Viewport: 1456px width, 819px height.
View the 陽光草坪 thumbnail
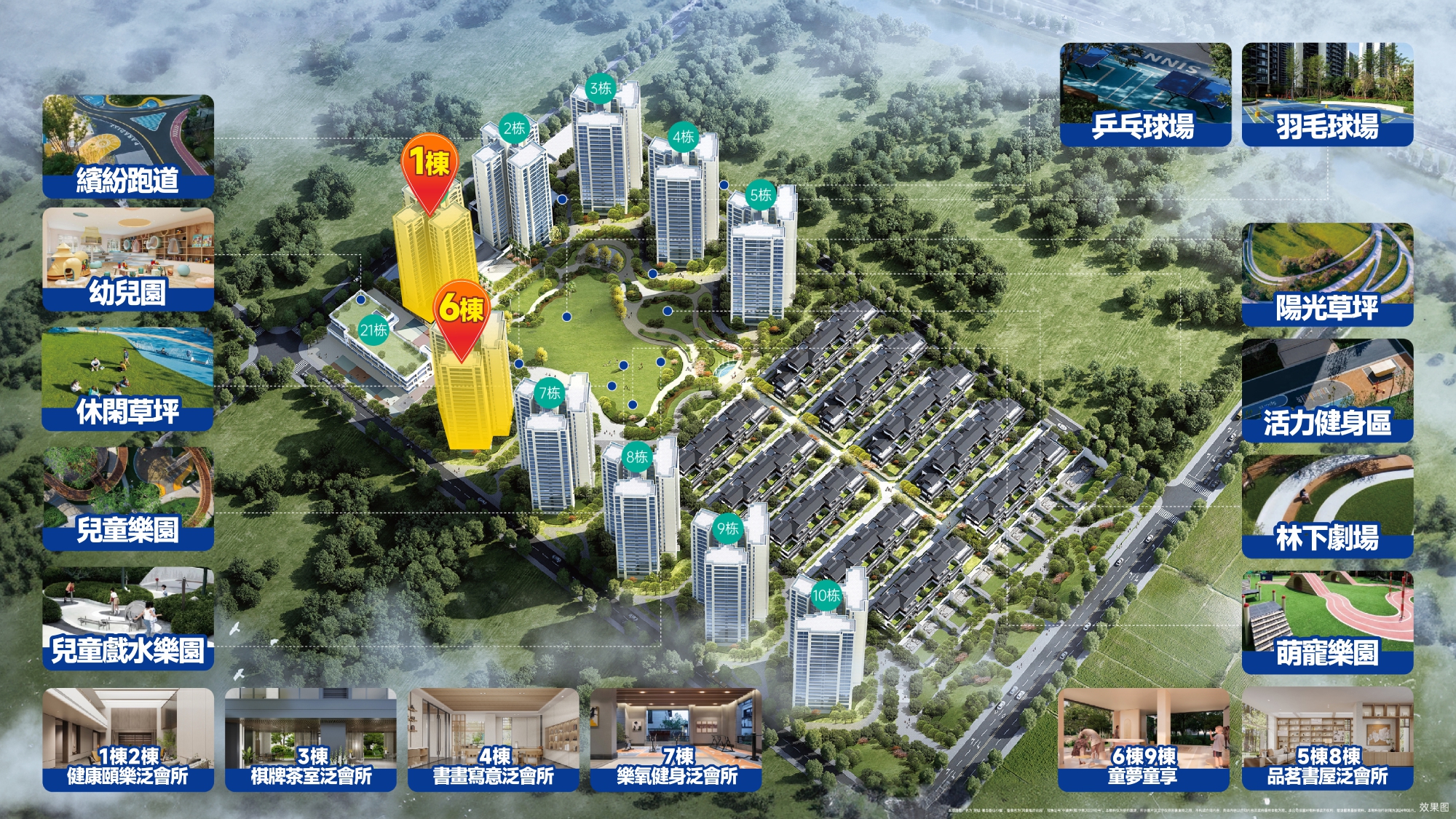(1327, 274)
